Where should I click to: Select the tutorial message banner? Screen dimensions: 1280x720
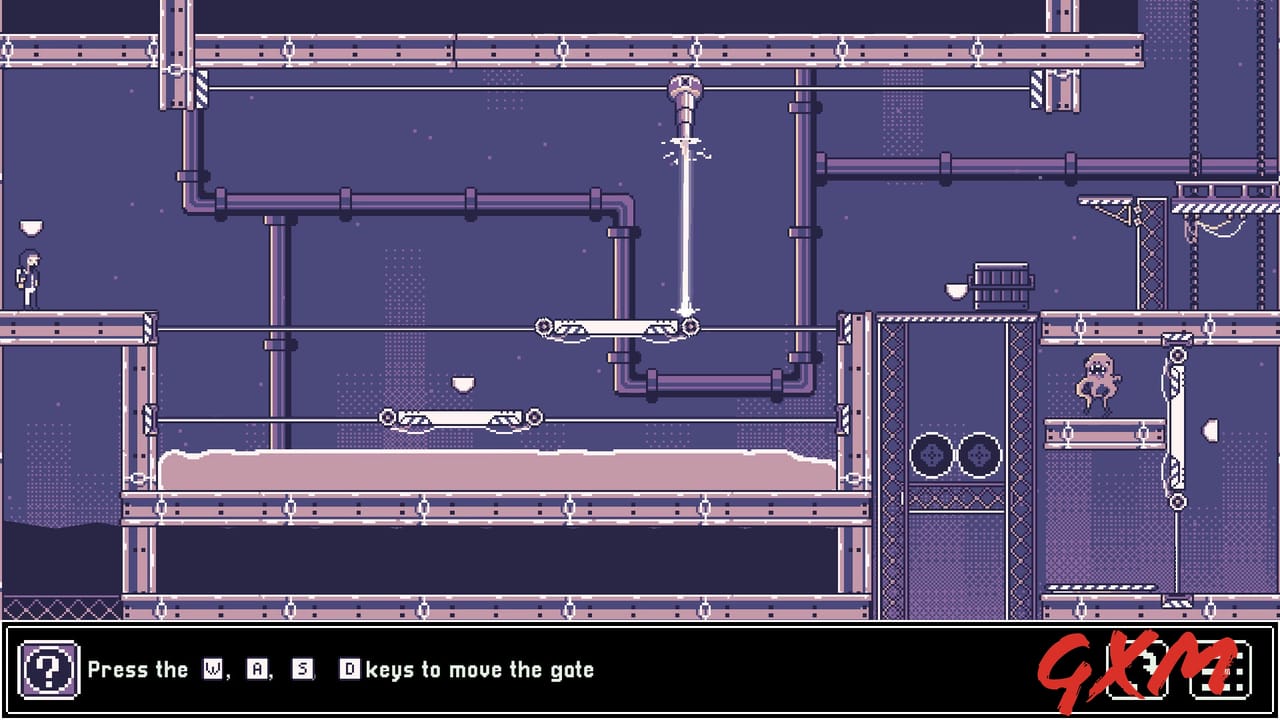tap(340, 669)
